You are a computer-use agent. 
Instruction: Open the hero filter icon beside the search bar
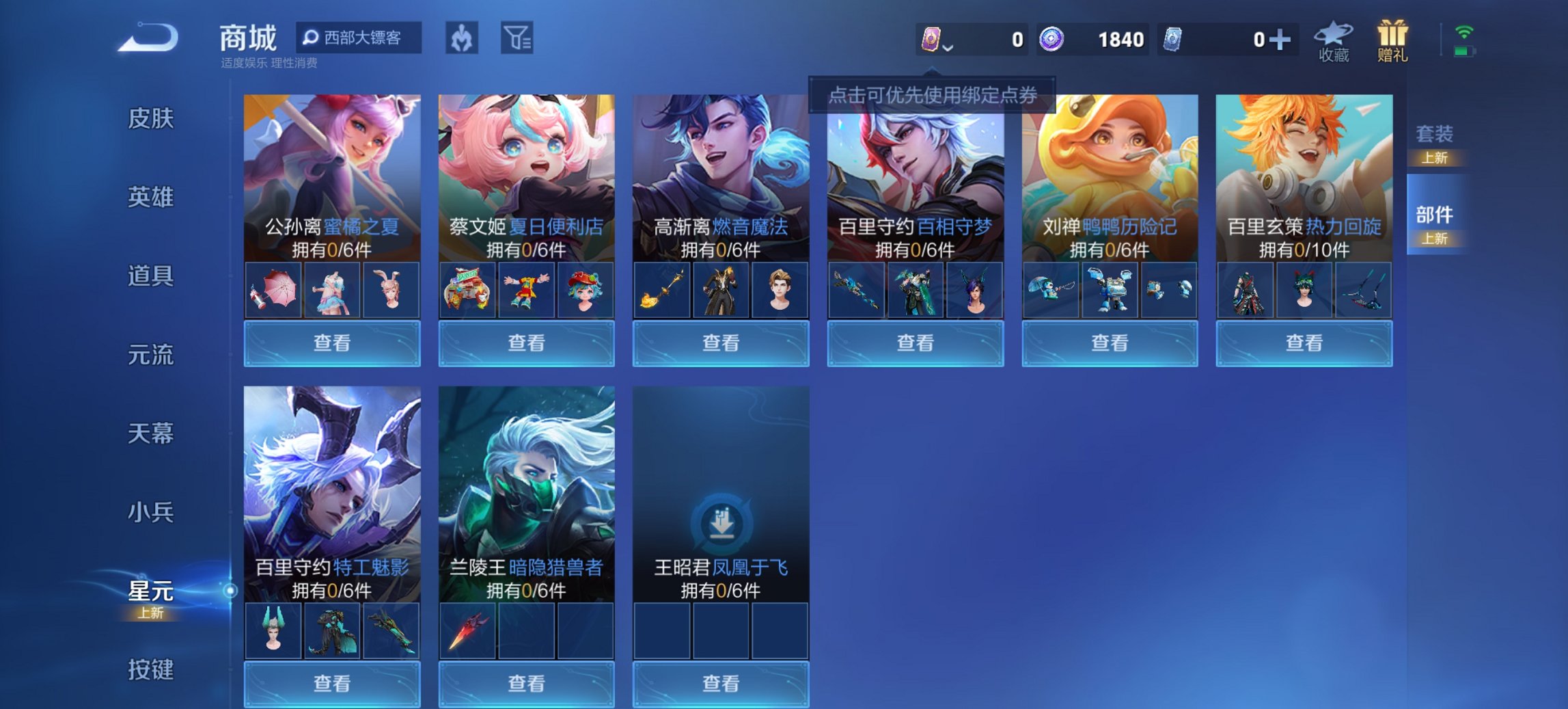click(x=462, y=39)
